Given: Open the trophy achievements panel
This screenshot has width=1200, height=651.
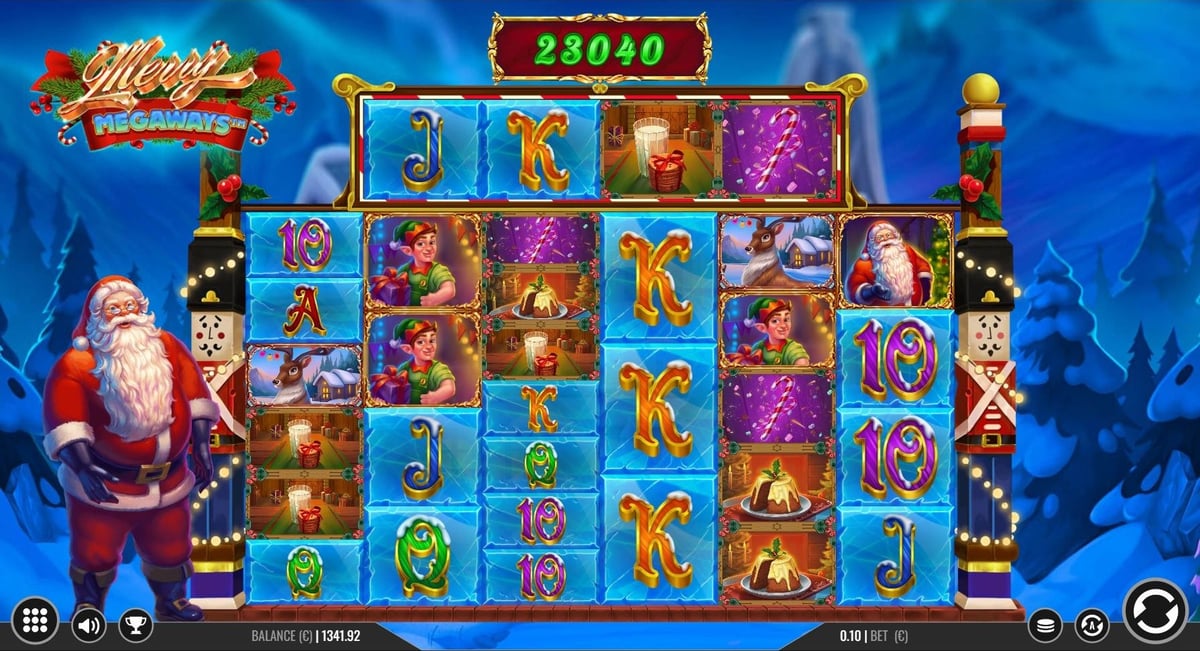Looking at the screenshot, I should point(135,626).
